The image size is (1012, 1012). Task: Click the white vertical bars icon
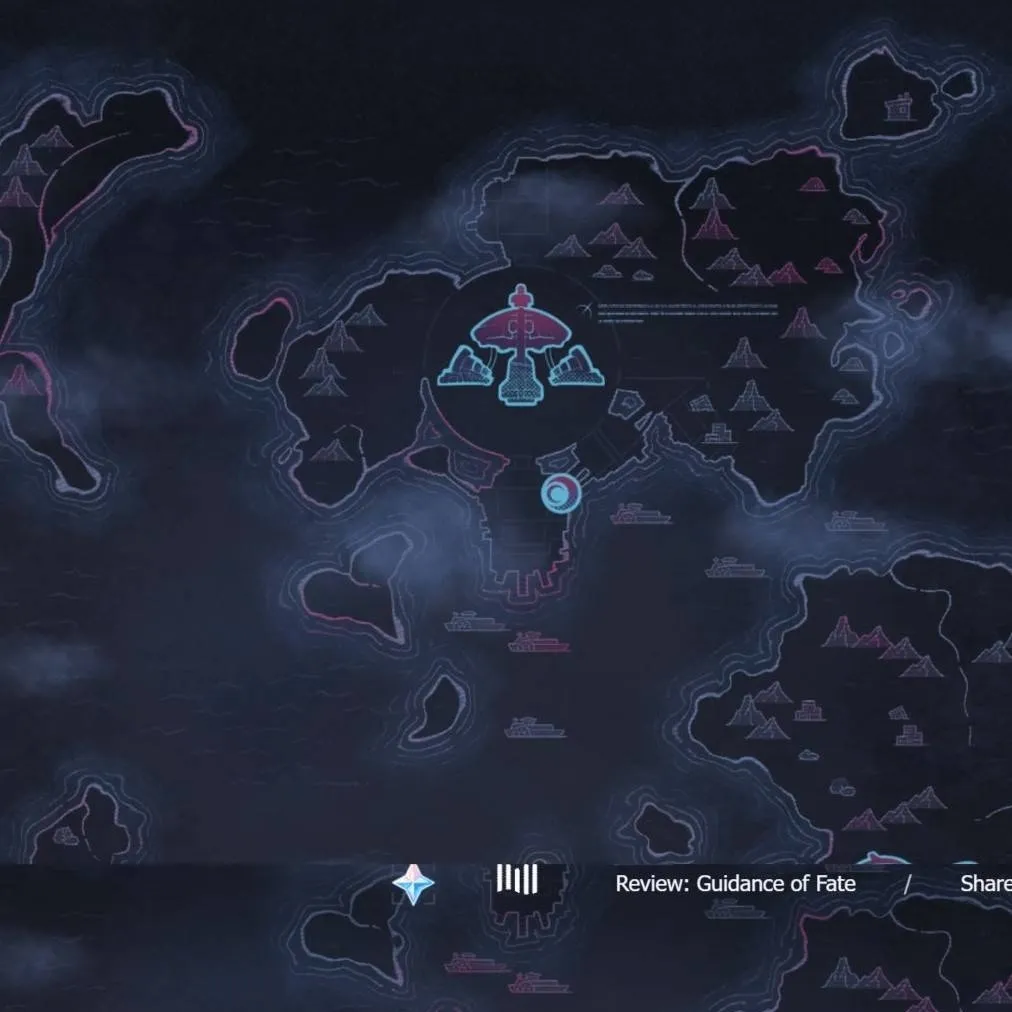[x=517, y=880]
